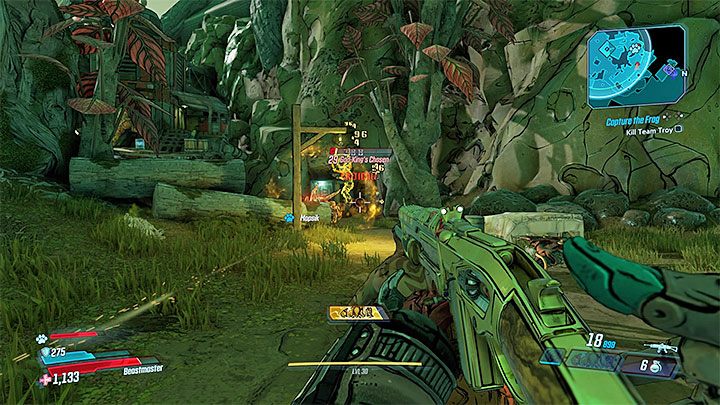This screenshot has width=720, height=405.
Task: Tick the Kill Team Troy objective box
Action: tap(679, 128)
